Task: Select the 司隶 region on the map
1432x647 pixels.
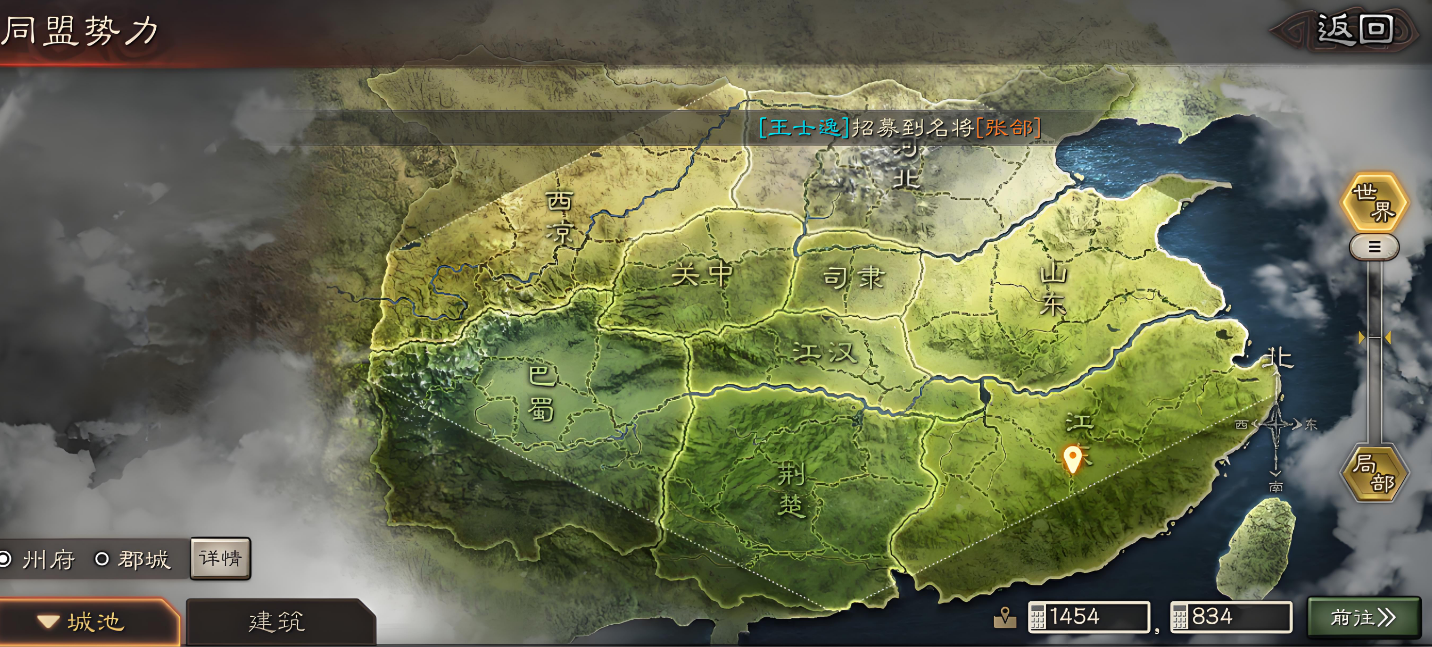Action: point(853,278)
